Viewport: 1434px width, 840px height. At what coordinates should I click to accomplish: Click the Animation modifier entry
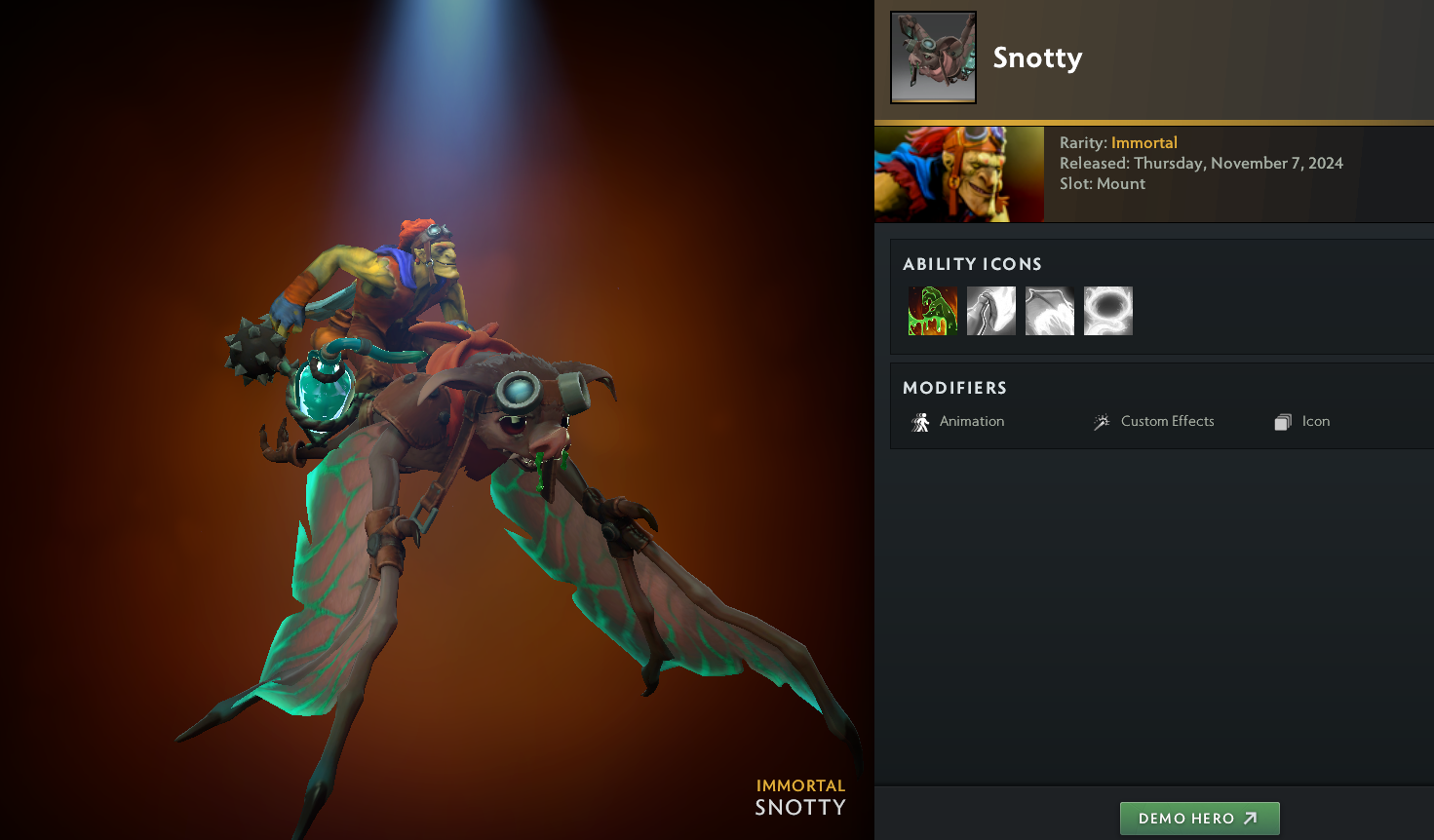point(958,422)
